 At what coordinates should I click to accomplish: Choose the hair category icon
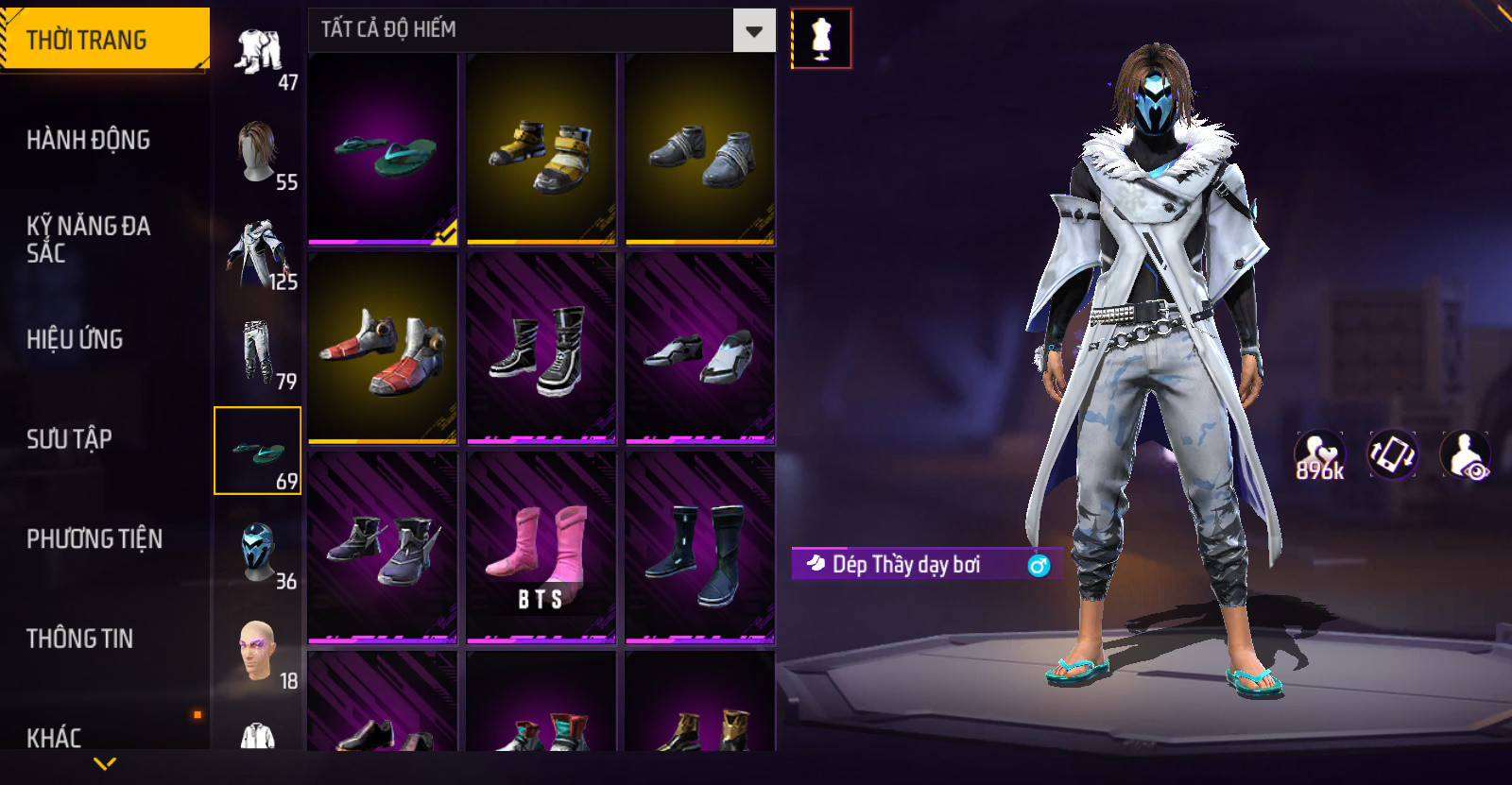(258, 152)
